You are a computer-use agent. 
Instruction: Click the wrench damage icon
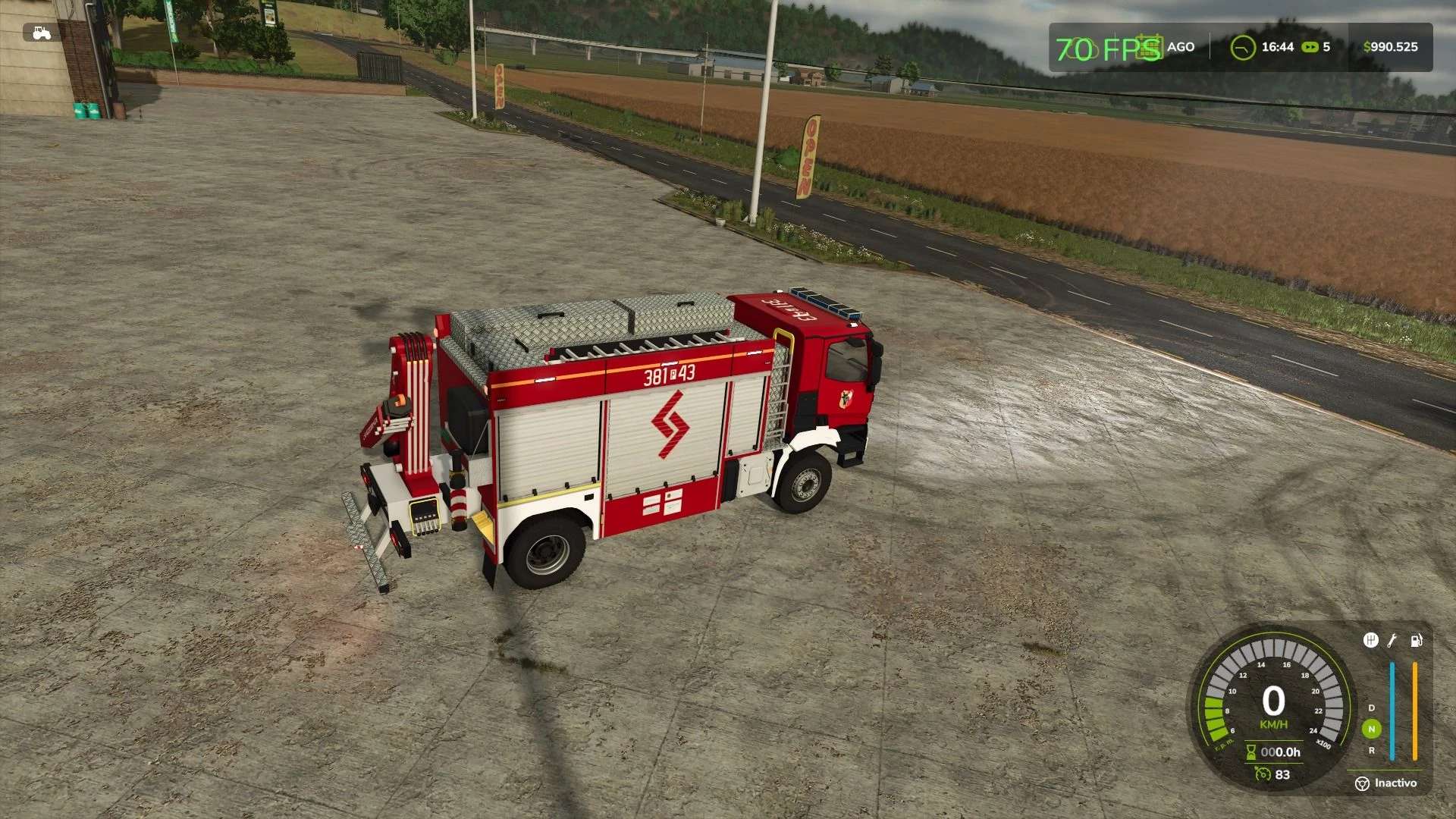1392,641
